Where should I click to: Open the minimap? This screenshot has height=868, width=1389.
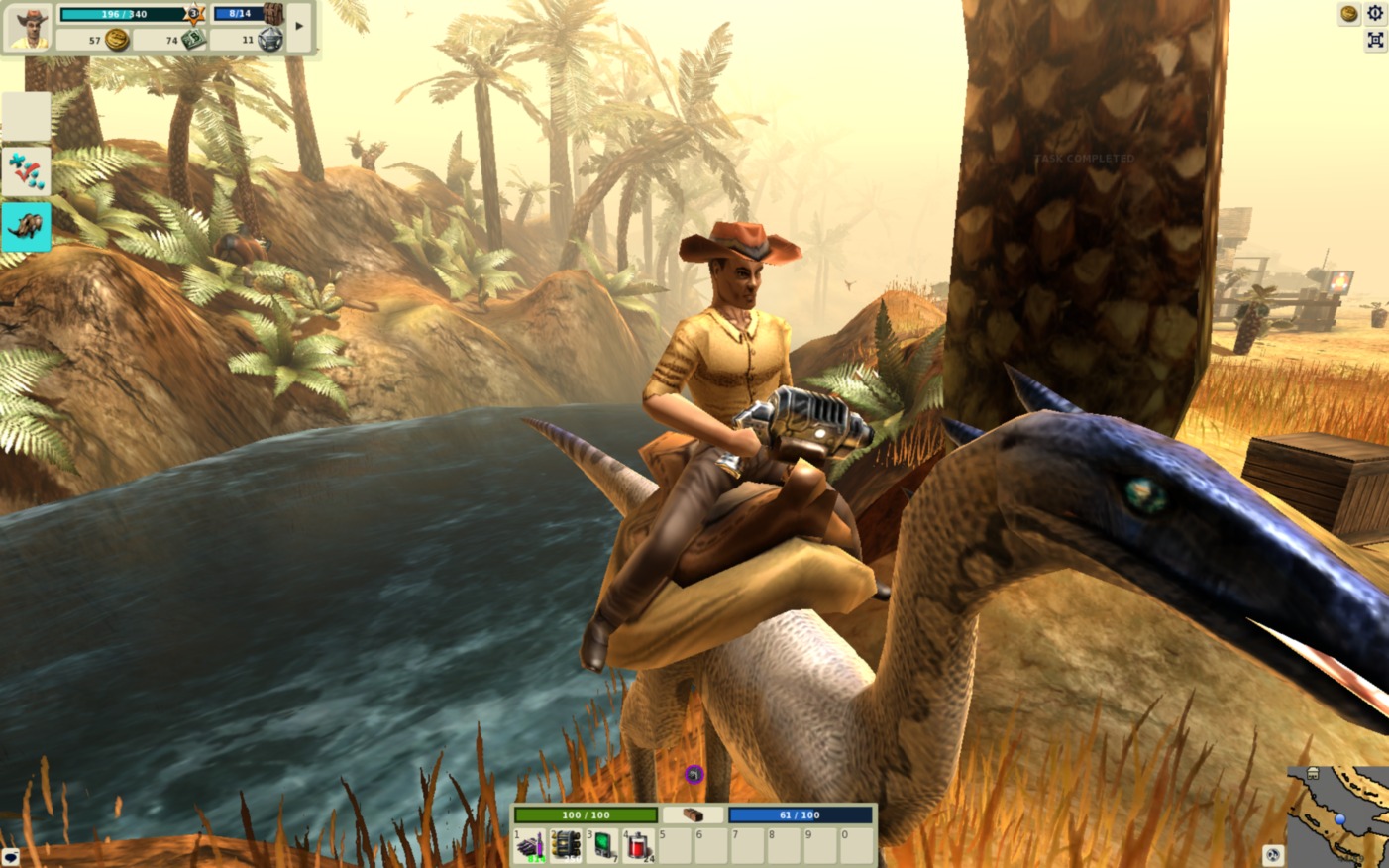[1339, 816]
